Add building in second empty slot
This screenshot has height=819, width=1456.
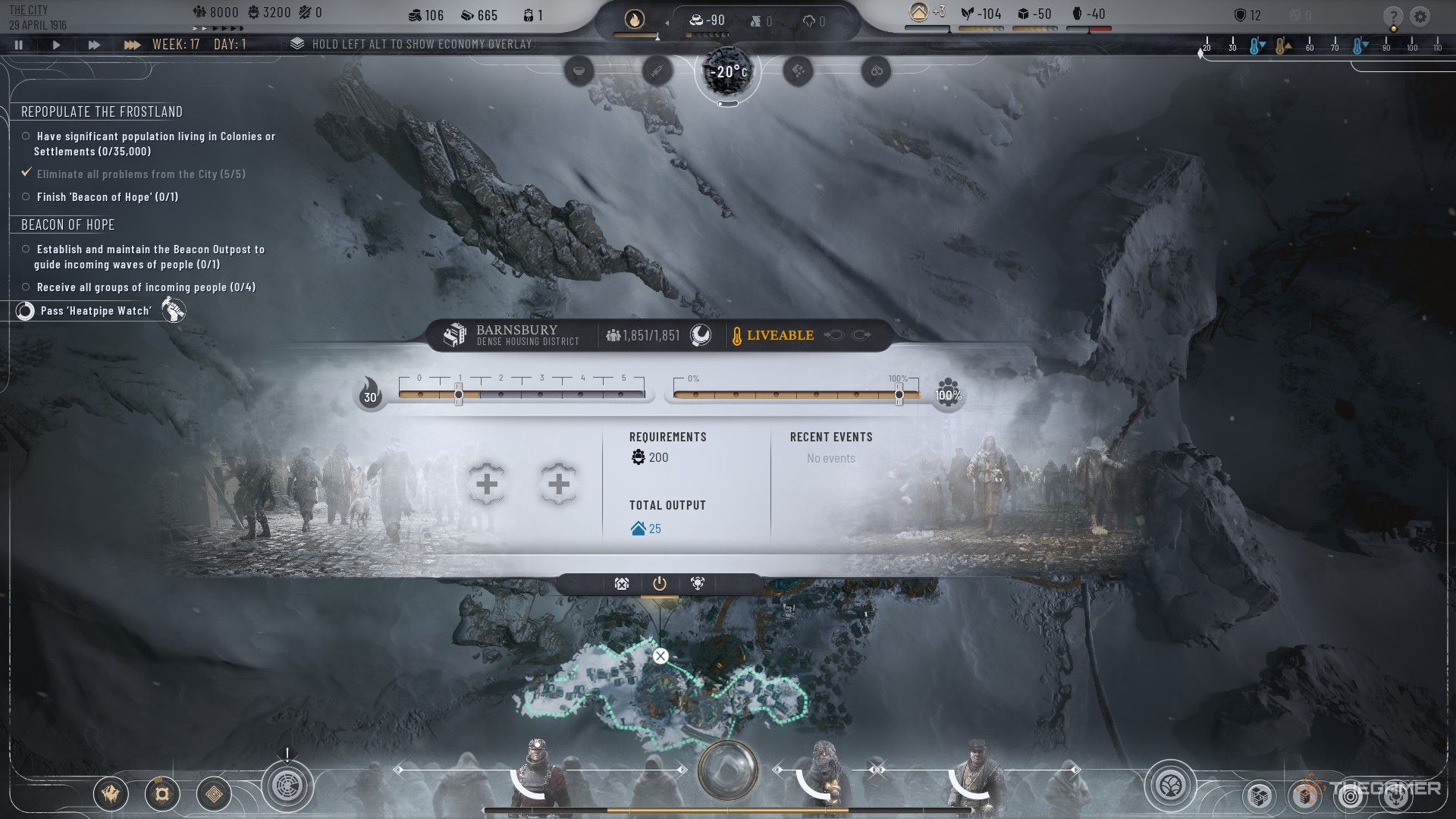558,485
